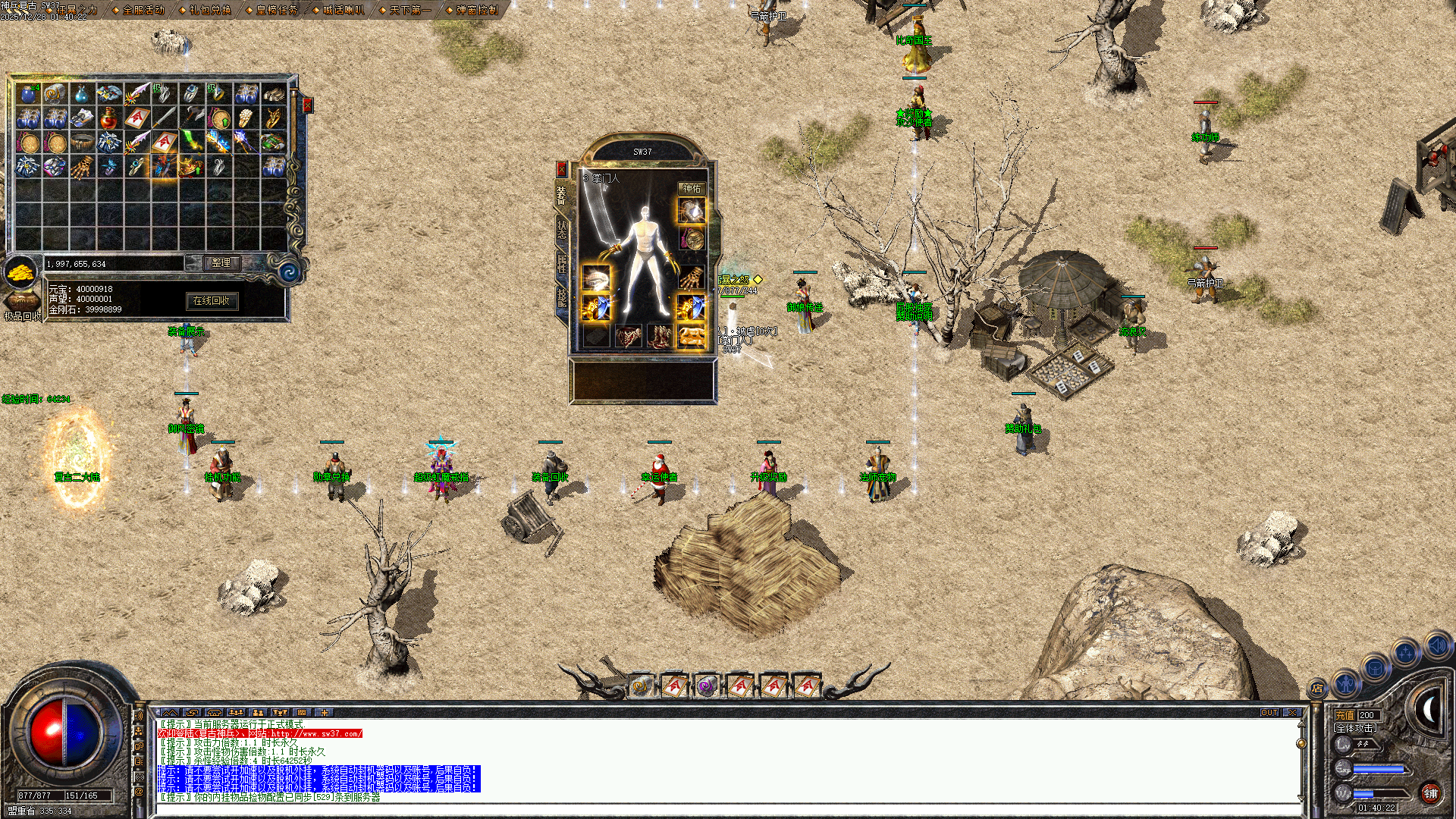Toggle sound with the speaker icon

[1438, 645]
